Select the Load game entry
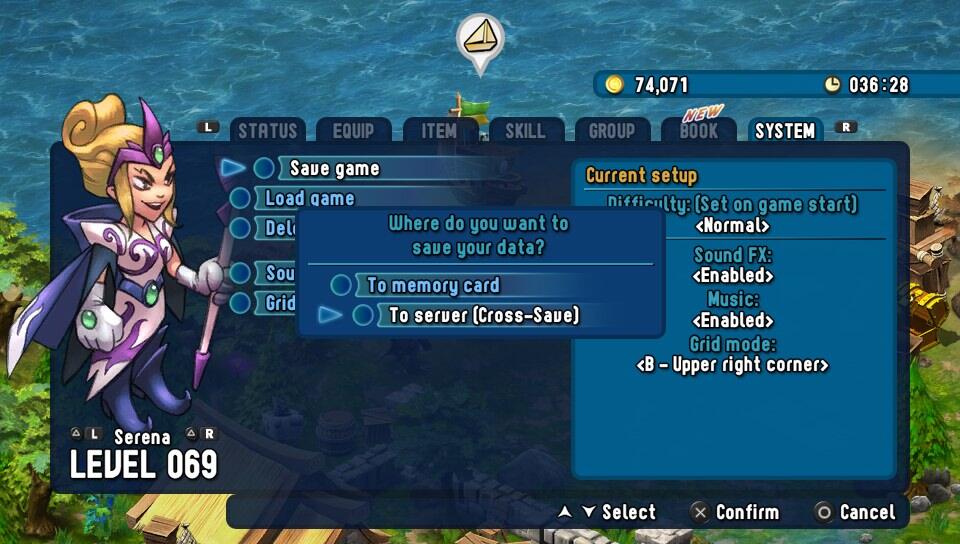The image size is (960, 544). pyautogui.click(x=310, y=198)
